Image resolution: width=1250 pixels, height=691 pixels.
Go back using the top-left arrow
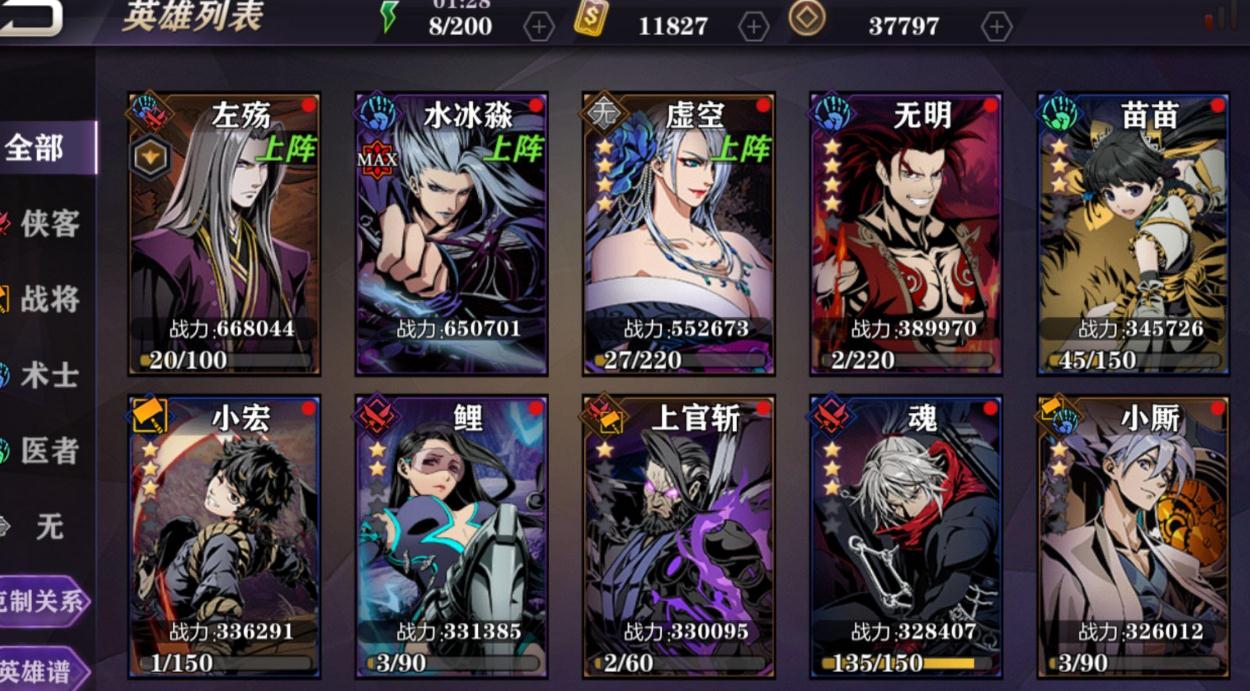pos(28,16)
